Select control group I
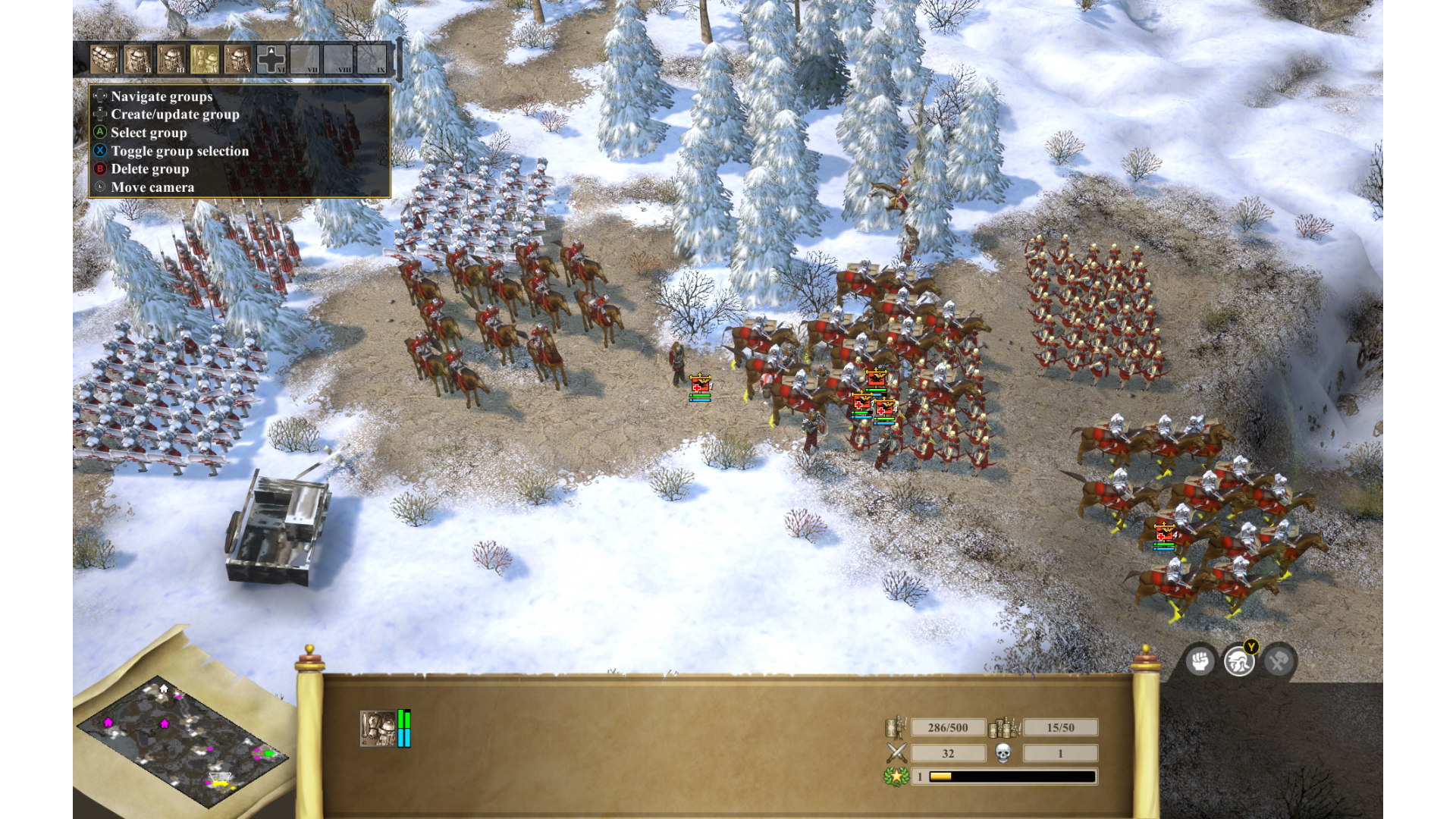The image size is (1456, 819). click(x=105, y=59)
